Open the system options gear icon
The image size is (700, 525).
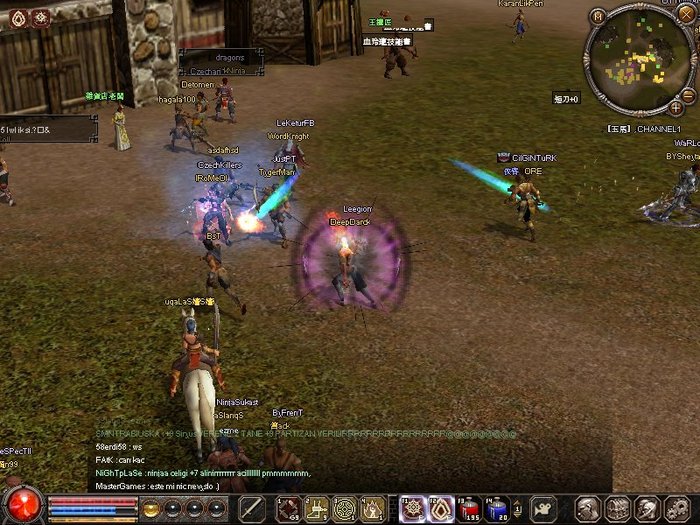[x=678, y=508]
